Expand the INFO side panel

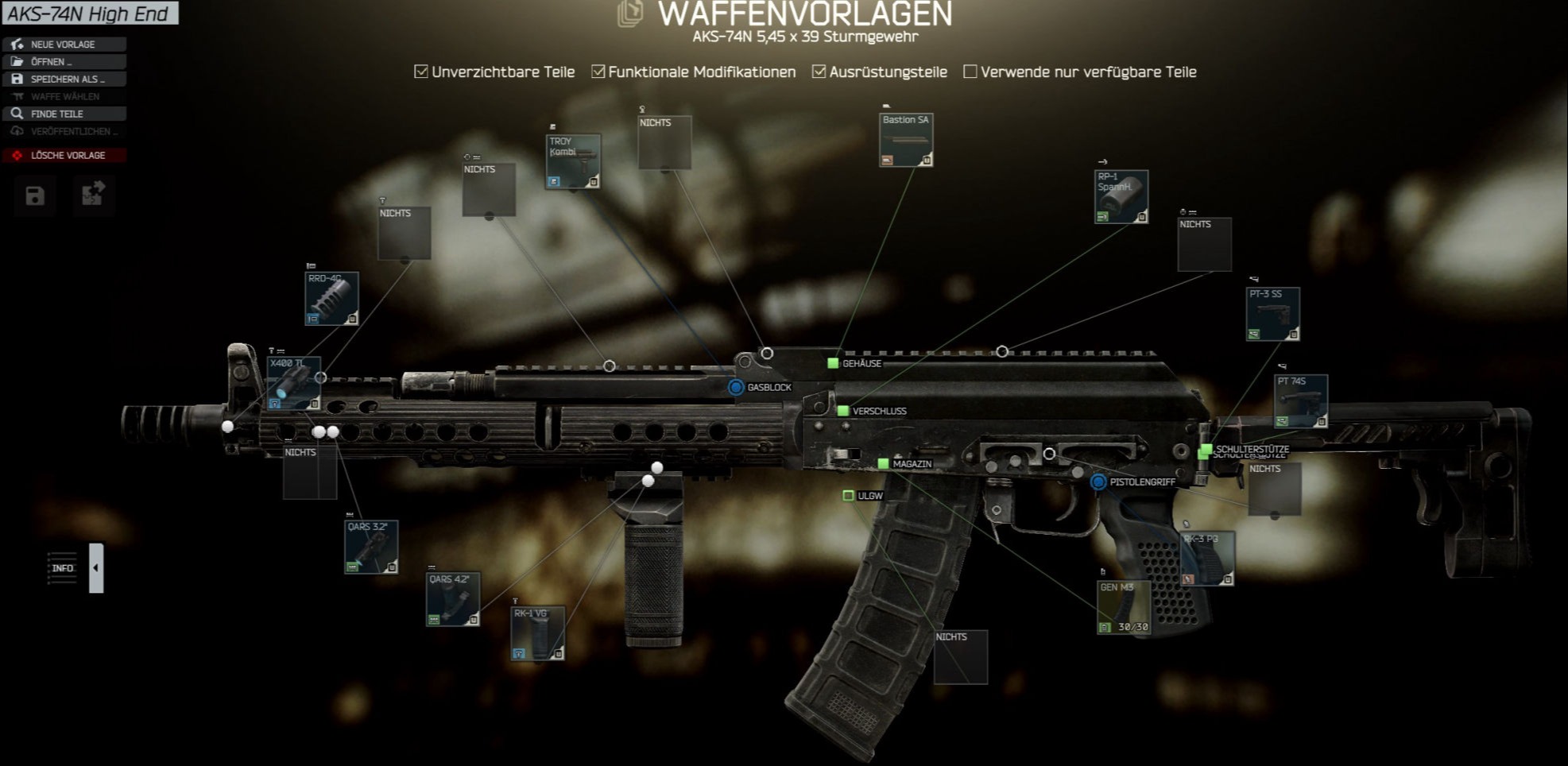(96, 568)
